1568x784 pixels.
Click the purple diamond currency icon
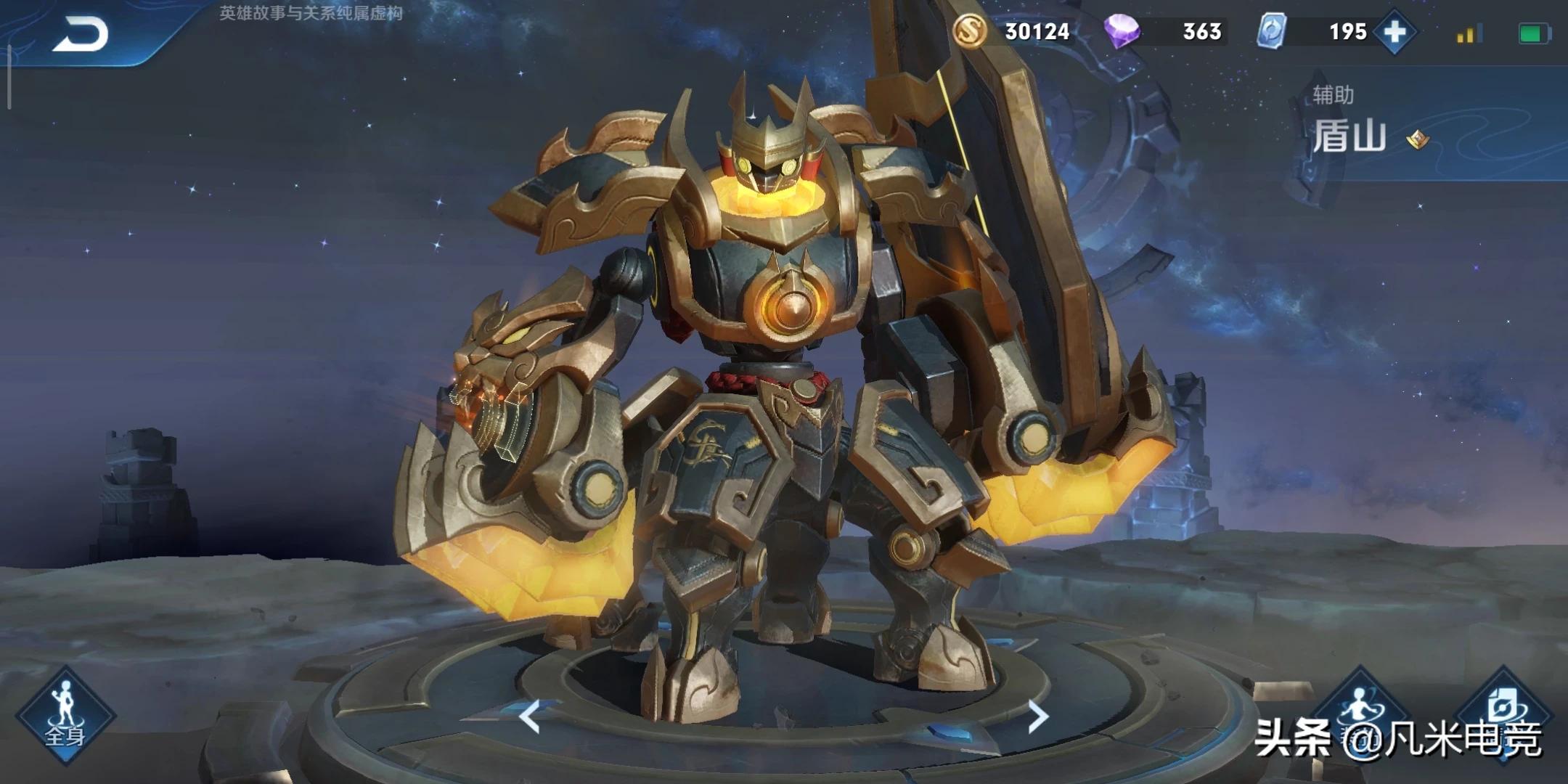click(x=1122, y=32)
